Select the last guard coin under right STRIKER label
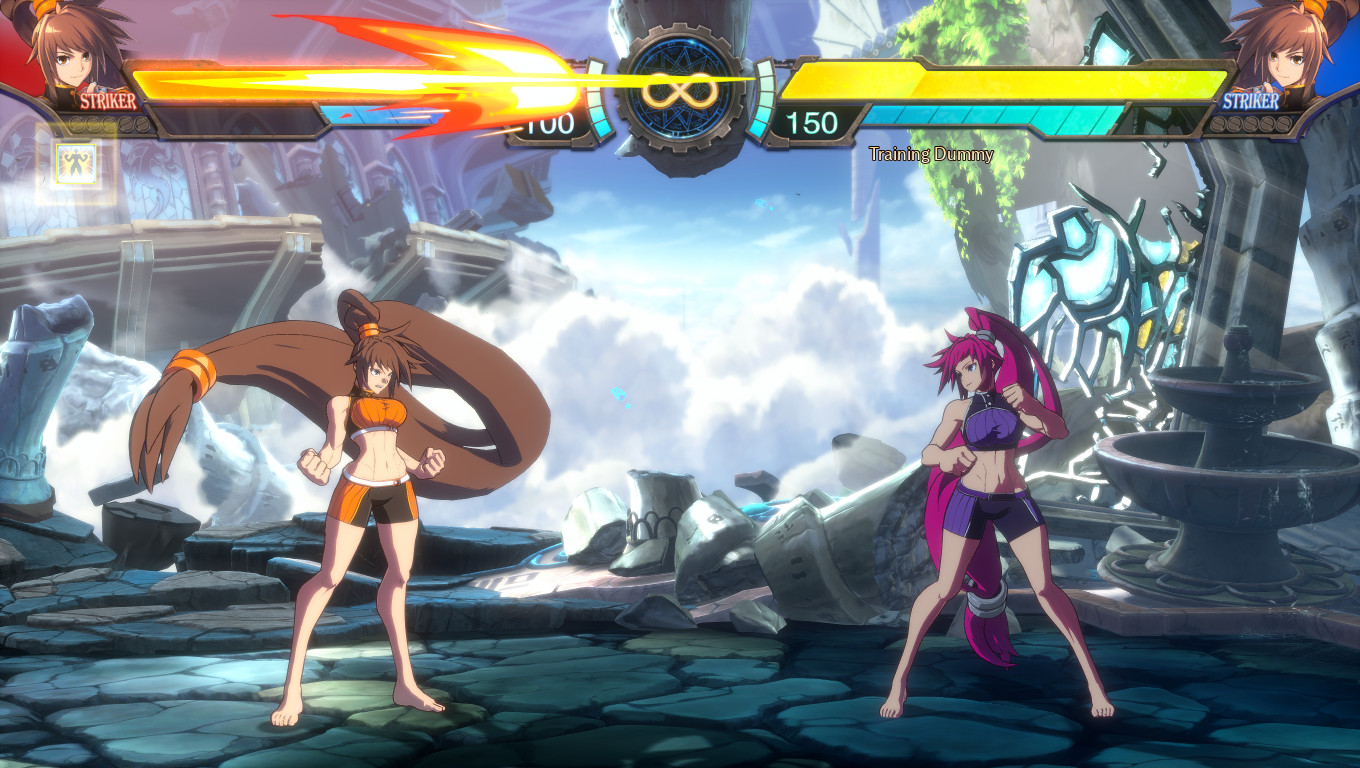Viewport: 1360px width, 768px height. pyautogui.click(x=1284, y=124)
